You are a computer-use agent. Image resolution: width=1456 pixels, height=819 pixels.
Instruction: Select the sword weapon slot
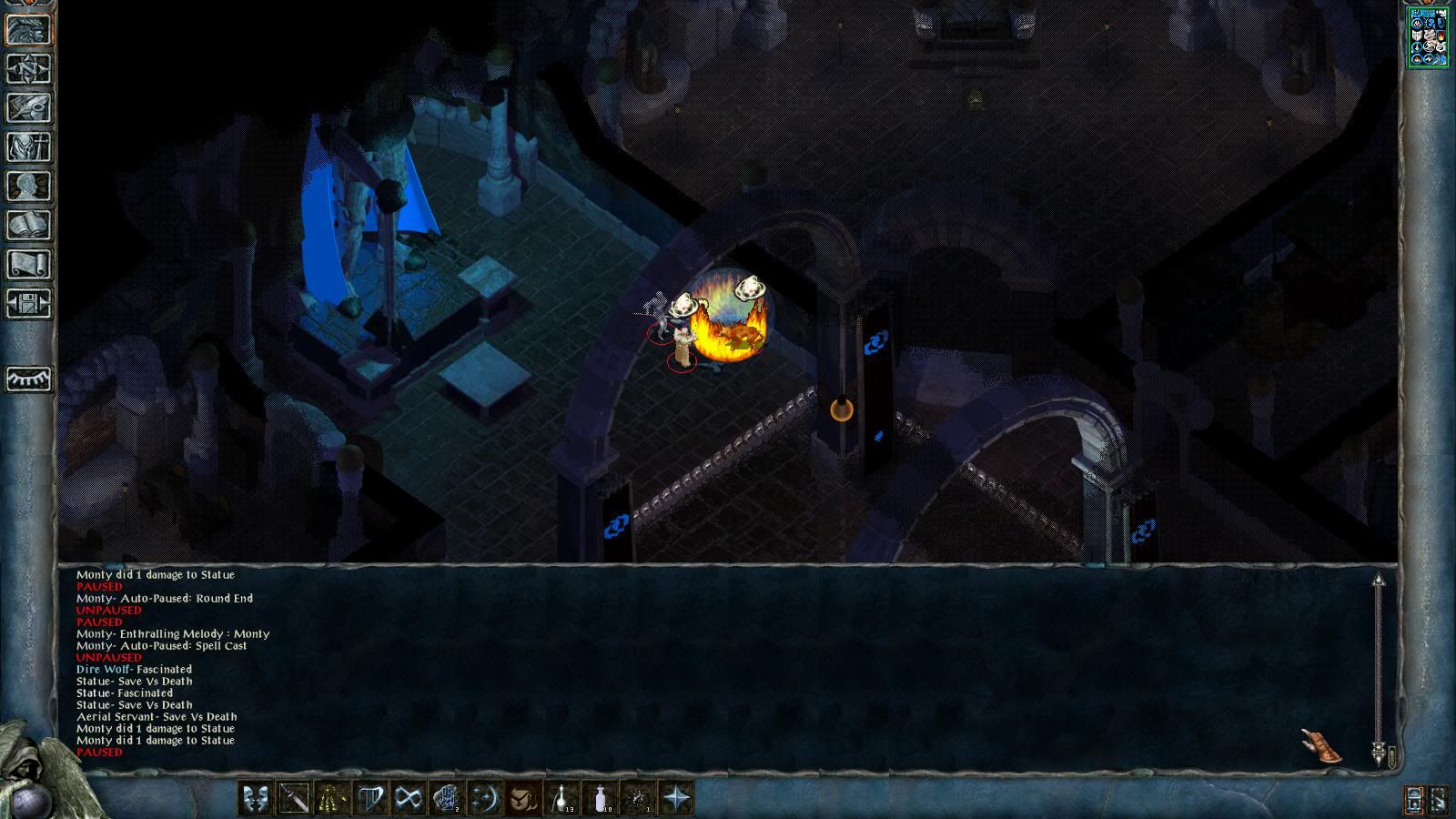(x=294, y=799)
